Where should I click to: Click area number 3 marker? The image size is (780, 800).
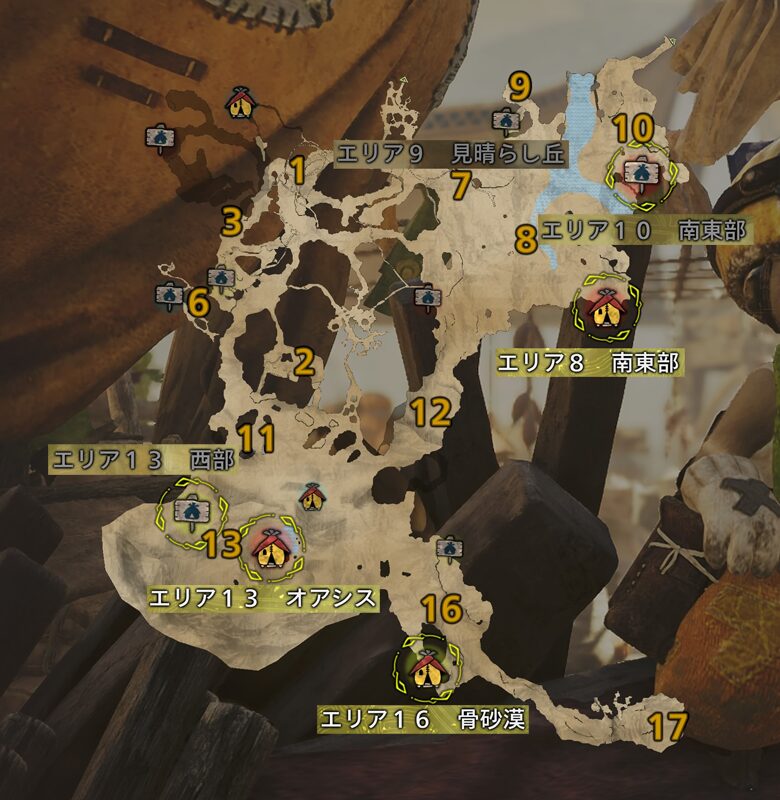coord(232,221)
